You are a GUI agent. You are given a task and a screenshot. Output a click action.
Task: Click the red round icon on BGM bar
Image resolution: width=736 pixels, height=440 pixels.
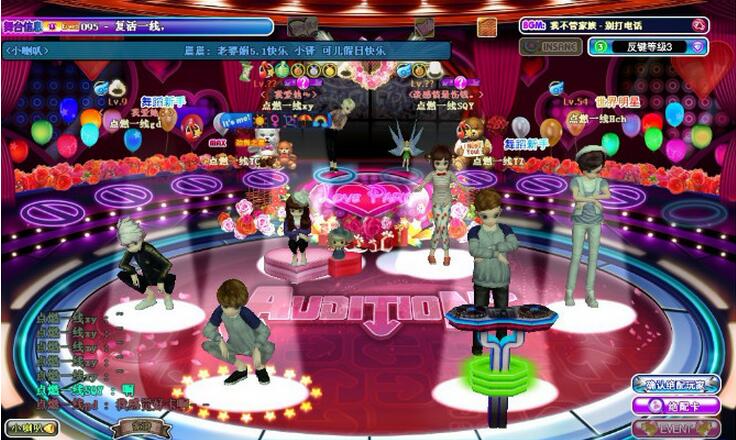(x=698, y=26)
